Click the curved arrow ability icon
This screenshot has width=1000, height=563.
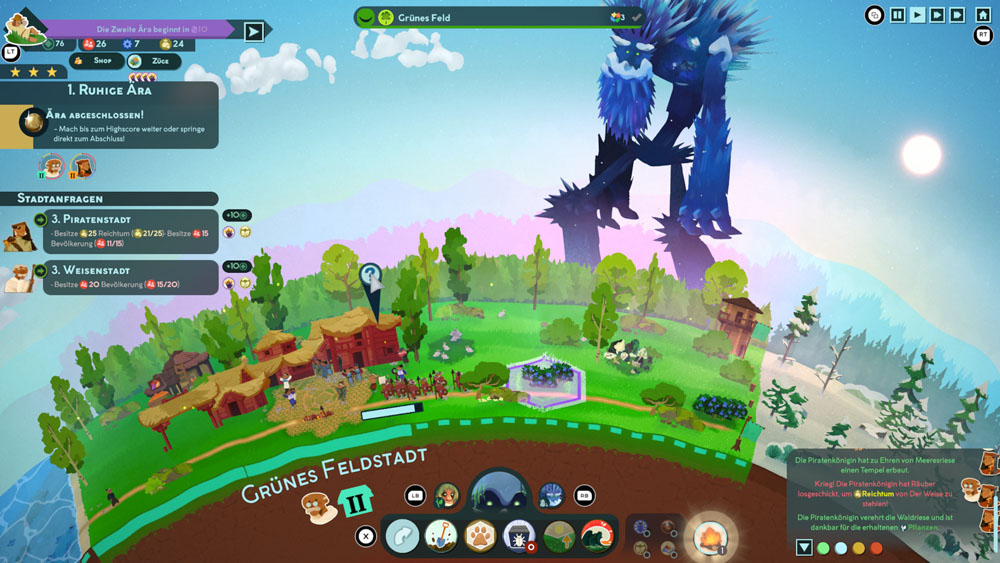pos(402,536)
